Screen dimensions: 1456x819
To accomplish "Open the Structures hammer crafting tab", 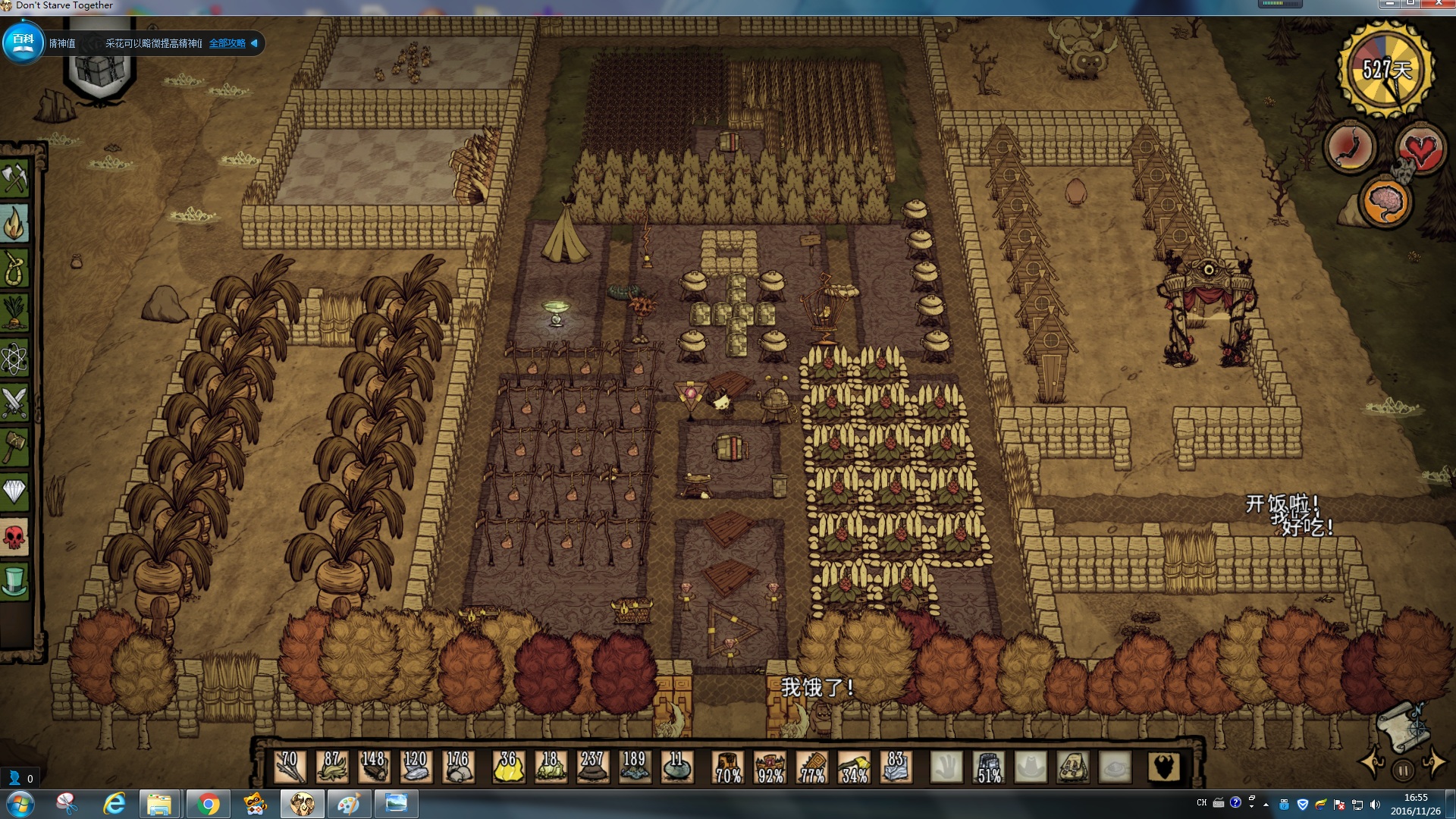I will tap(14, 447).
